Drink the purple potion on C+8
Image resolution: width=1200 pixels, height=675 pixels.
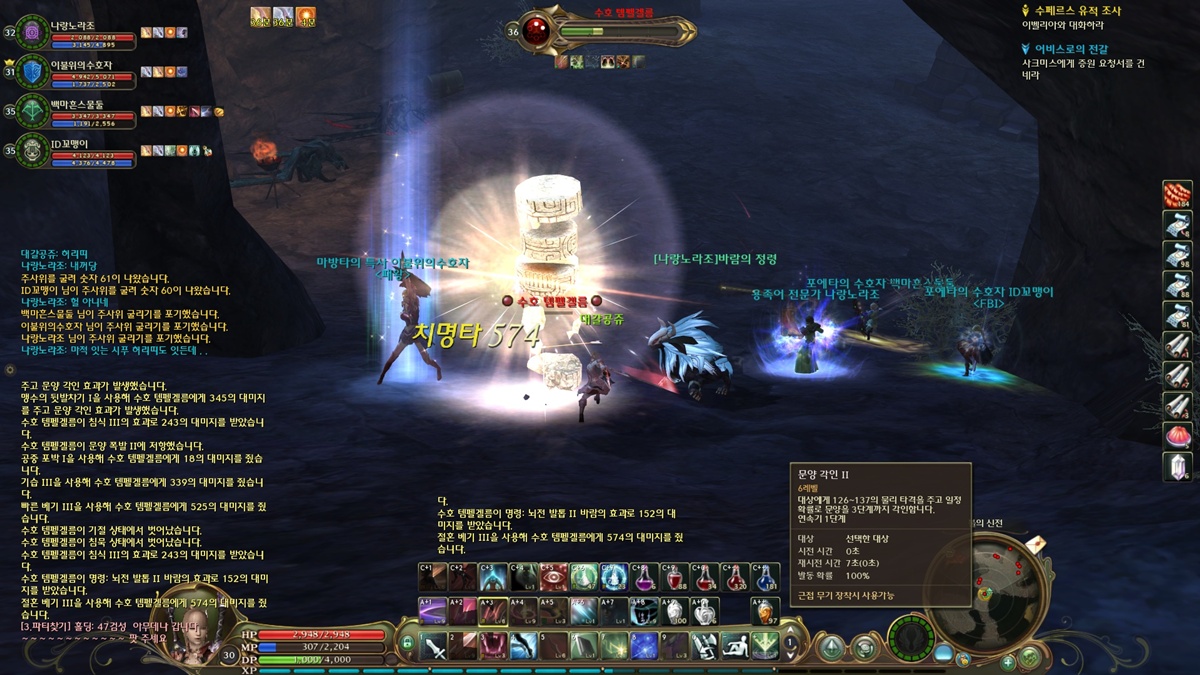pyautogui.click(x=645, y=577)
